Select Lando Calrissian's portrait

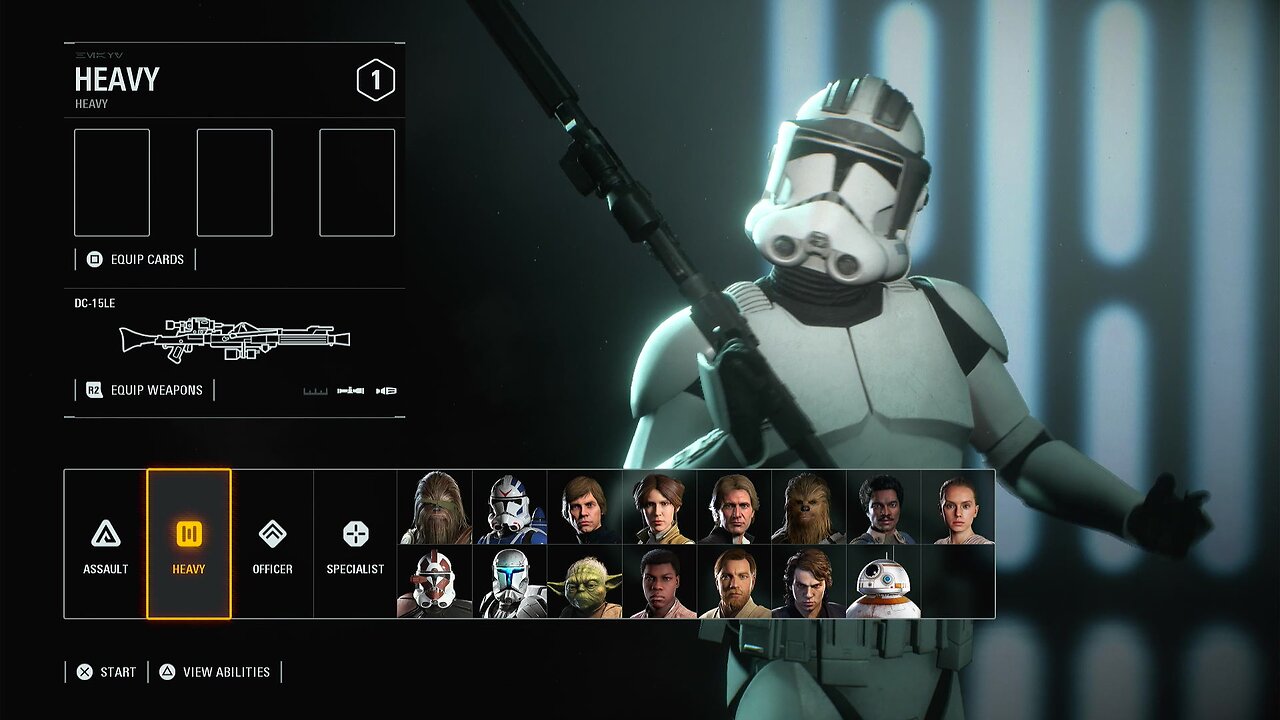[883, 507]
